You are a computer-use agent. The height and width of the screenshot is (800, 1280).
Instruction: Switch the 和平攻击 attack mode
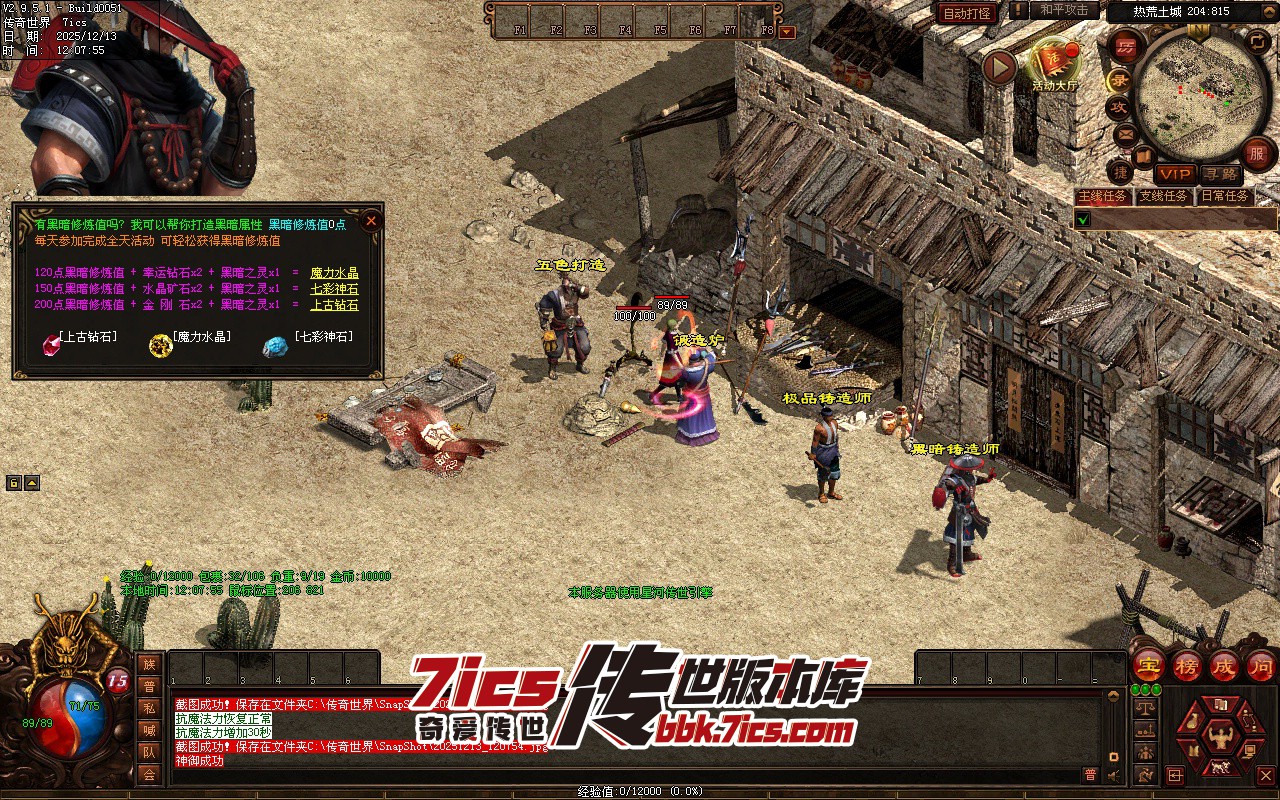click(1063, 10)
